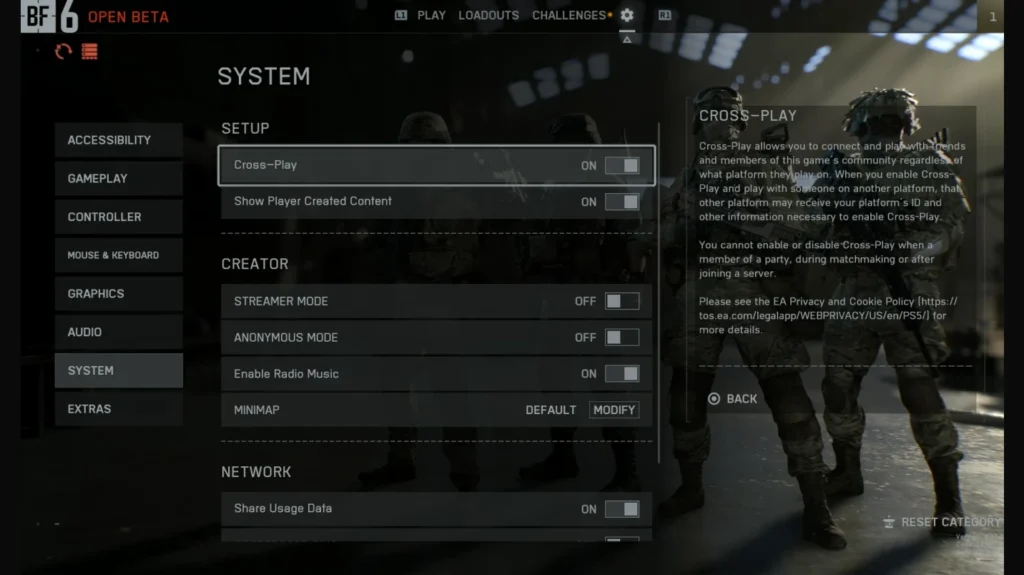Select the System settings category
Image resolution: width=1024 pixels, height=575 pixels.
pos(118,371)
